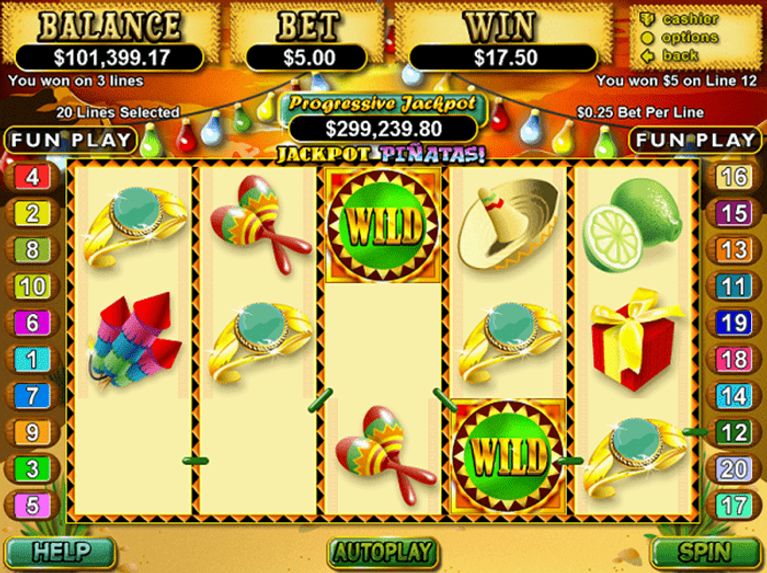Select payline number 20

[735, 468]
